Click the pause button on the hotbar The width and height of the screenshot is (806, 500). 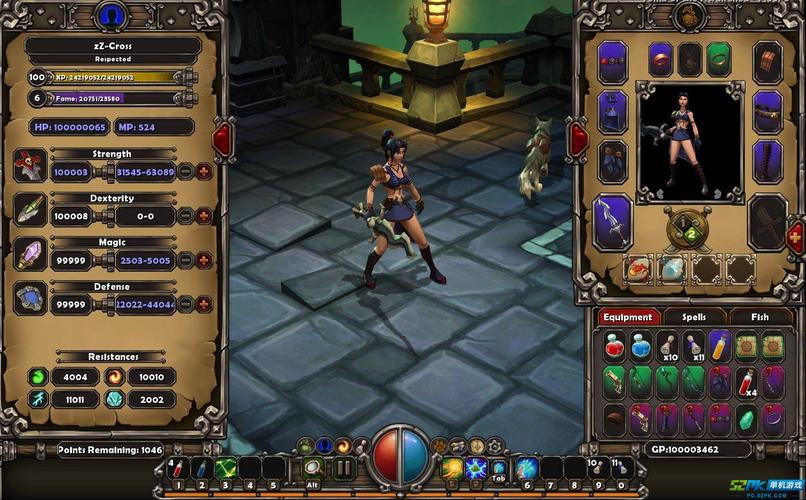(x=343, y=468)
